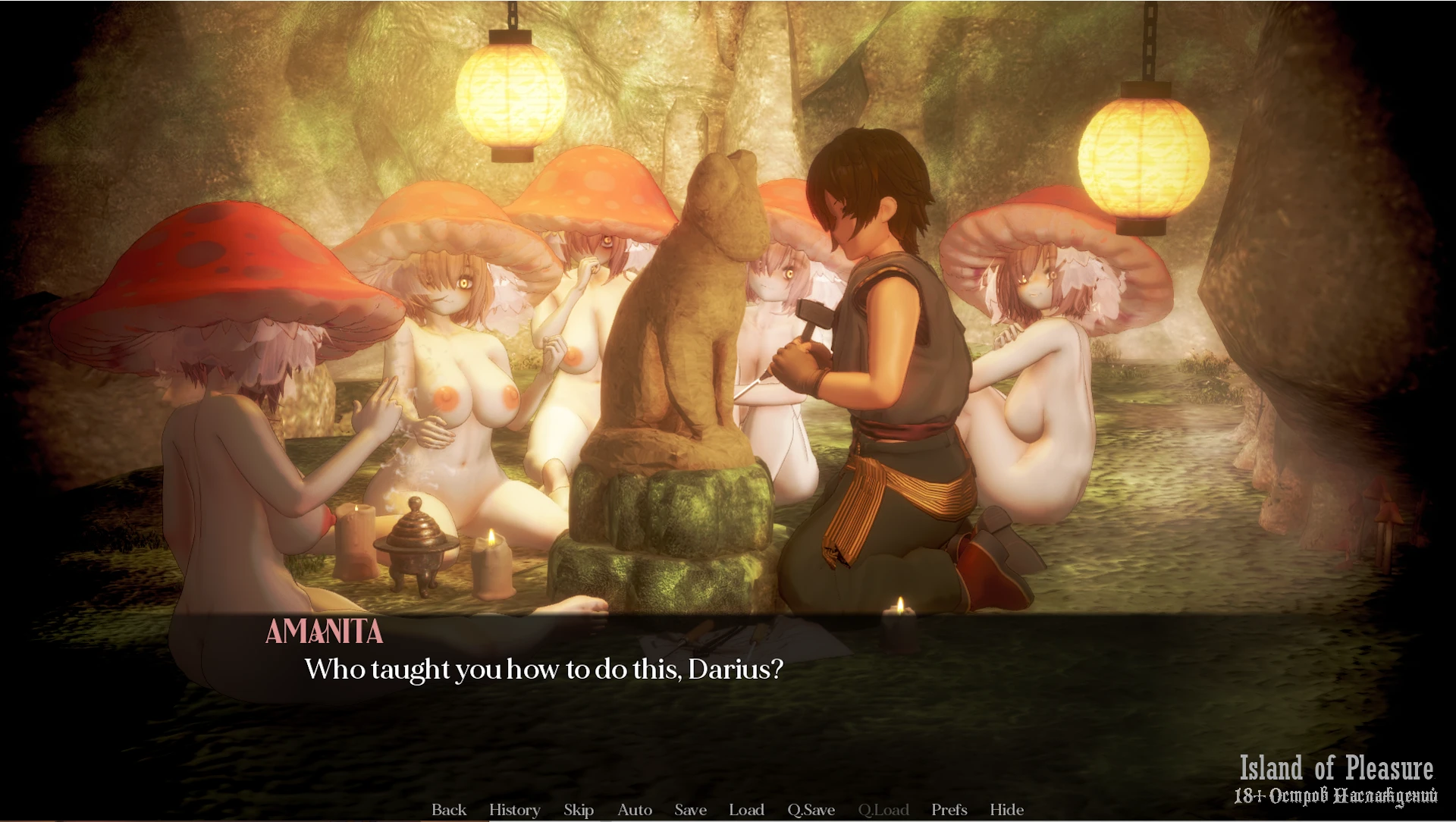Go back with the Back button
Screen dimensions: 1456x822
pyautogui.click(x=449, y=810)
